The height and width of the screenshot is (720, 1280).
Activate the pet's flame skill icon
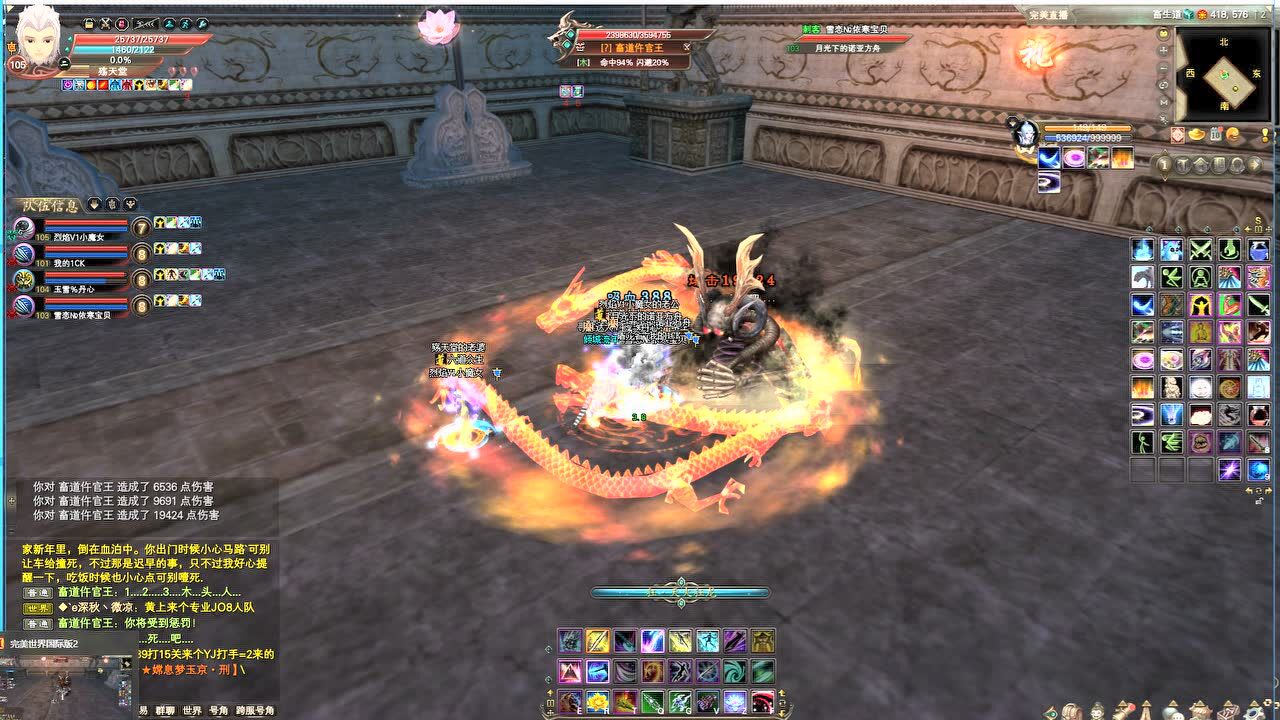click(1122, 158)
